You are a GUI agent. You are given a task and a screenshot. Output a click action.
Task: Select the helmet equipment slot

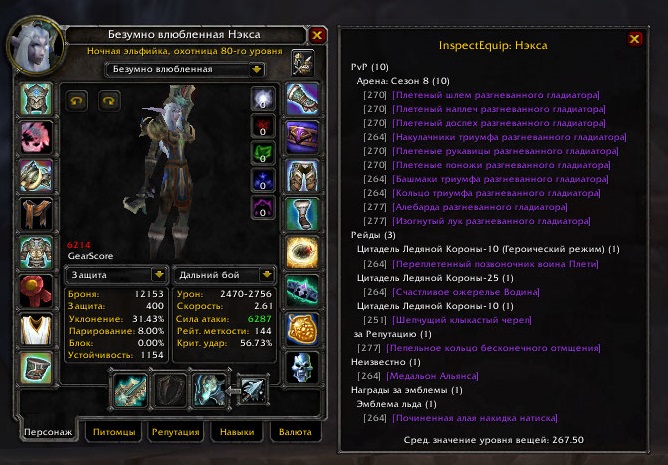pos(38,100)
